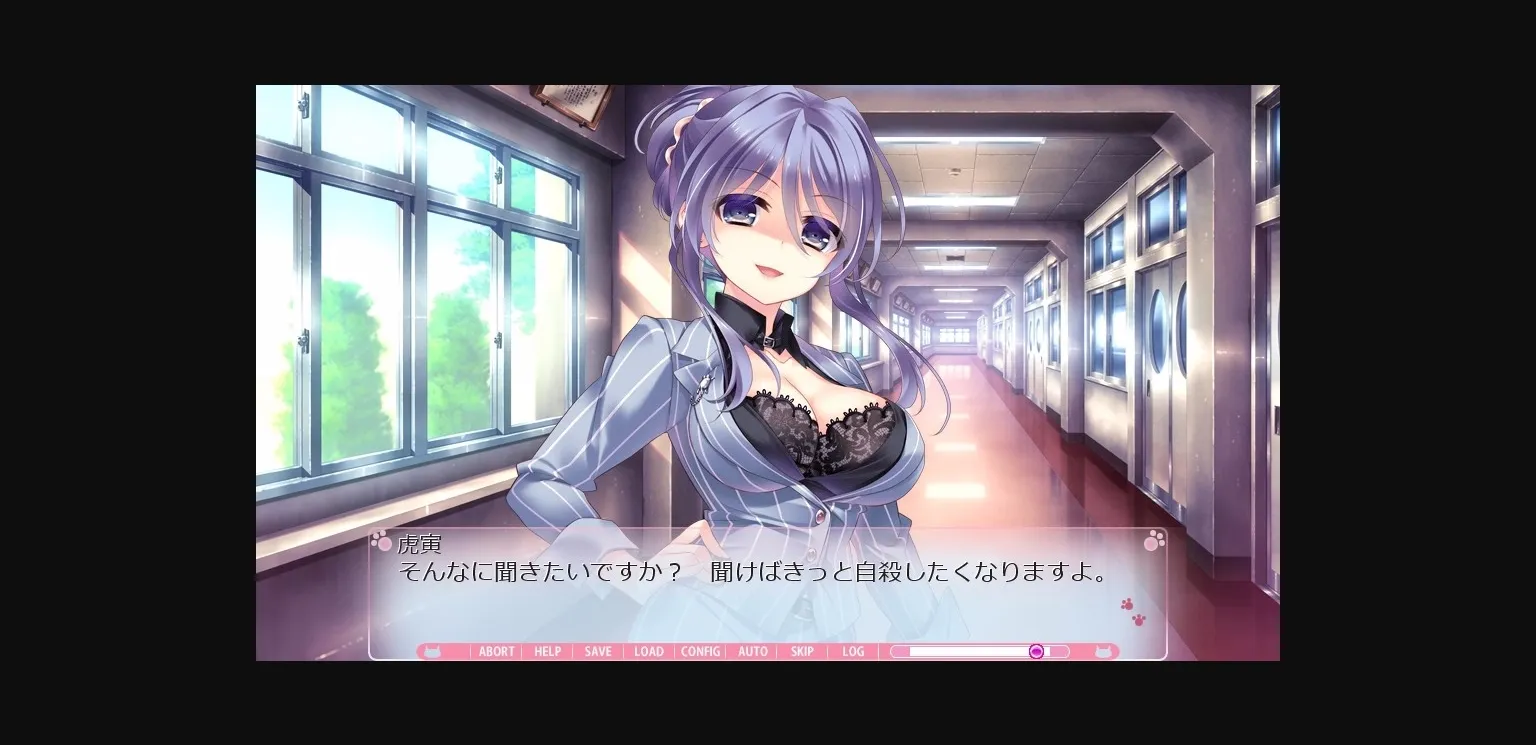Click the cat face icon at left end of menu bar
Image resolution: width=1536 pixels, height=745 pixels.
(x=431, y=651)
